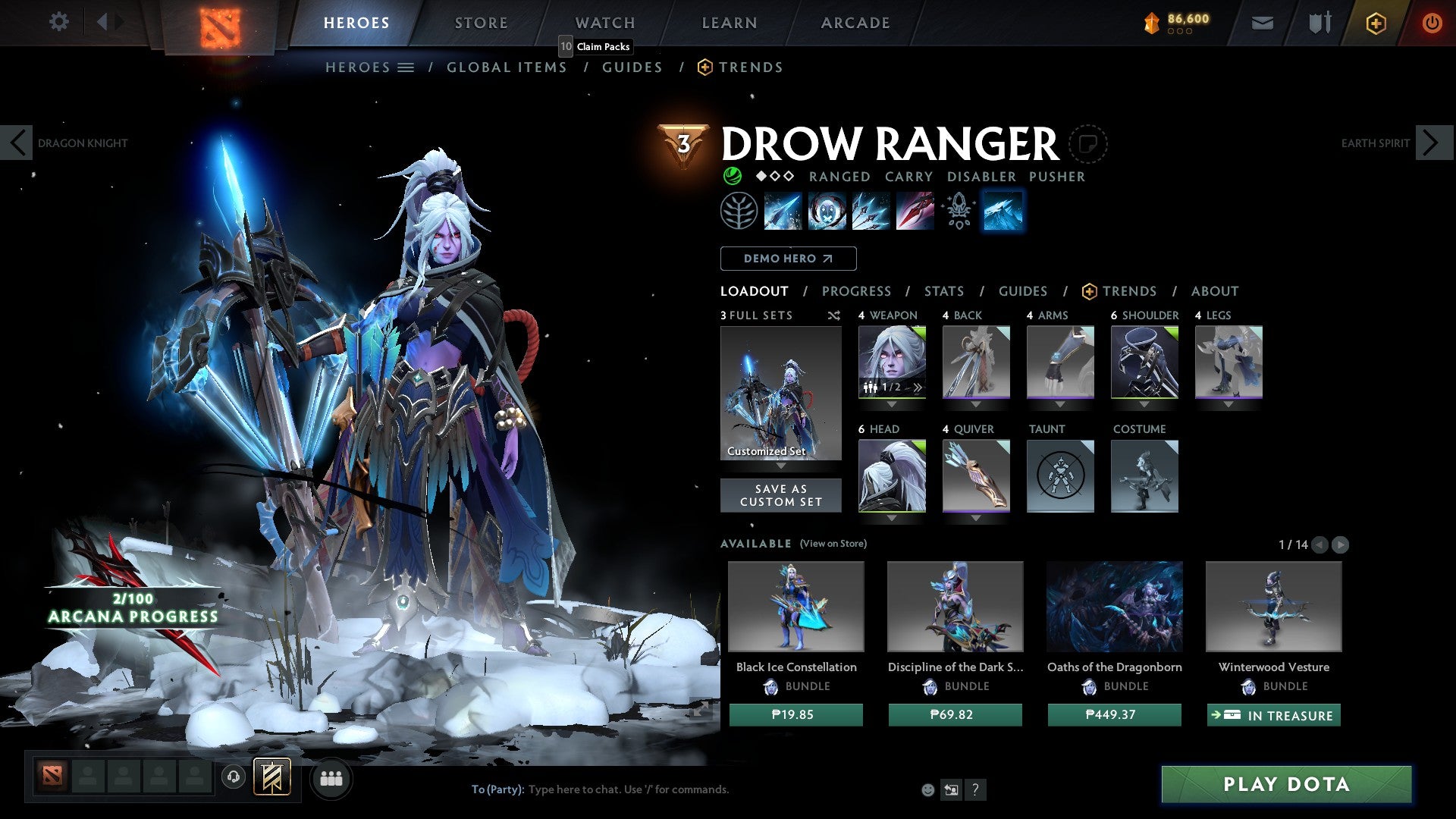Open the Global Items menu
The width and height of the screenshot is (1456, 819).
pos(507,67)
